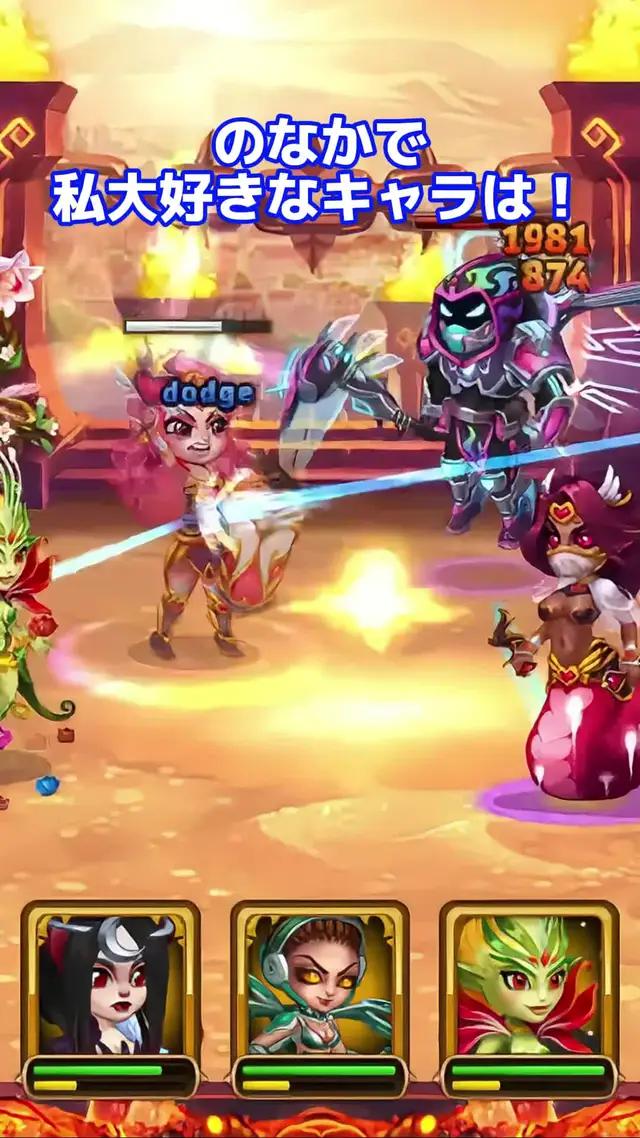Choose the green leaf-haired dryad hero portrait
640x1138 pixels.
(x=529, y=985)
